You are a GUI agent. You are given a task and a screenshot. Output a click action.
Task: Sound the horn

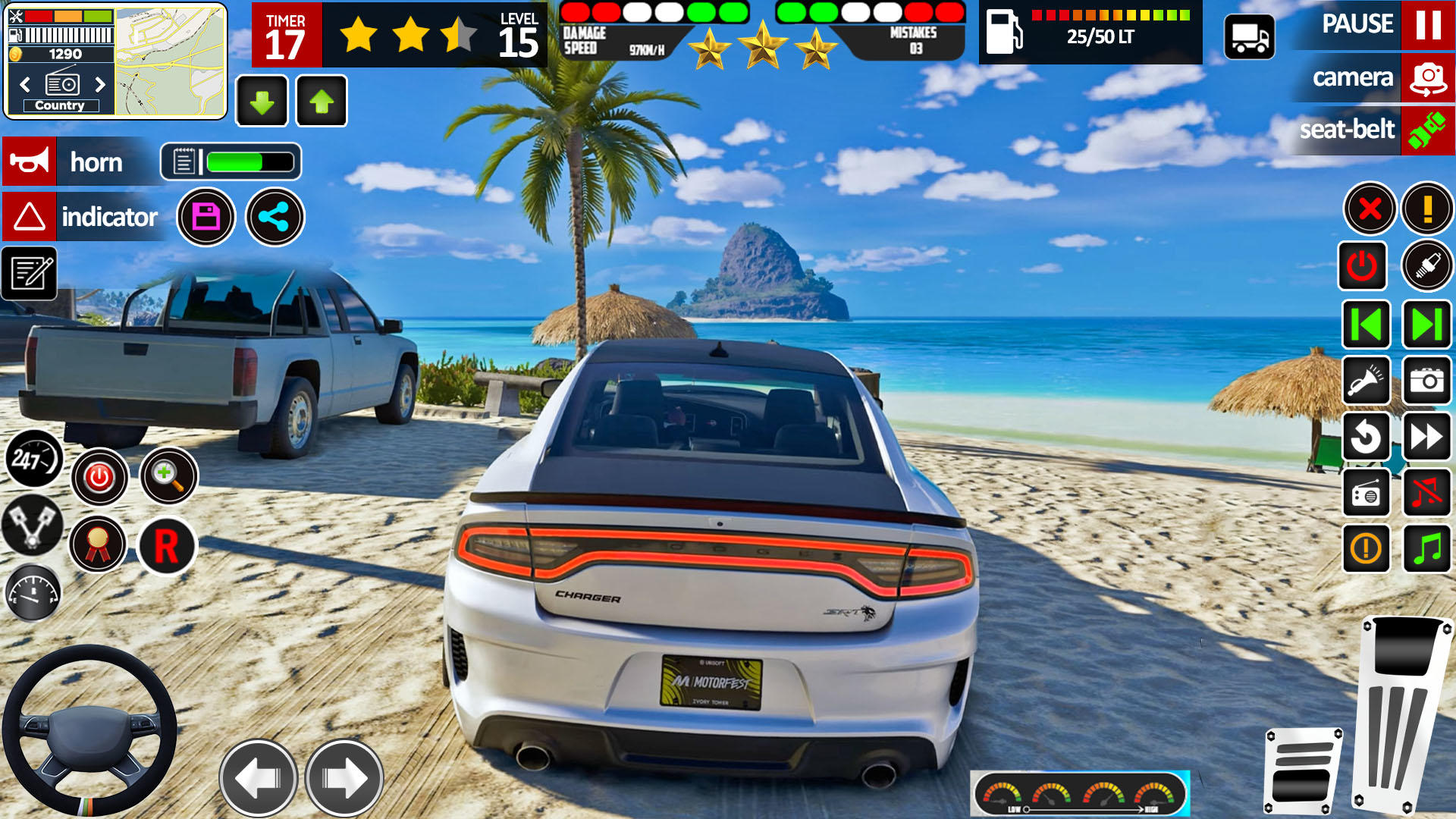point(30,162)
